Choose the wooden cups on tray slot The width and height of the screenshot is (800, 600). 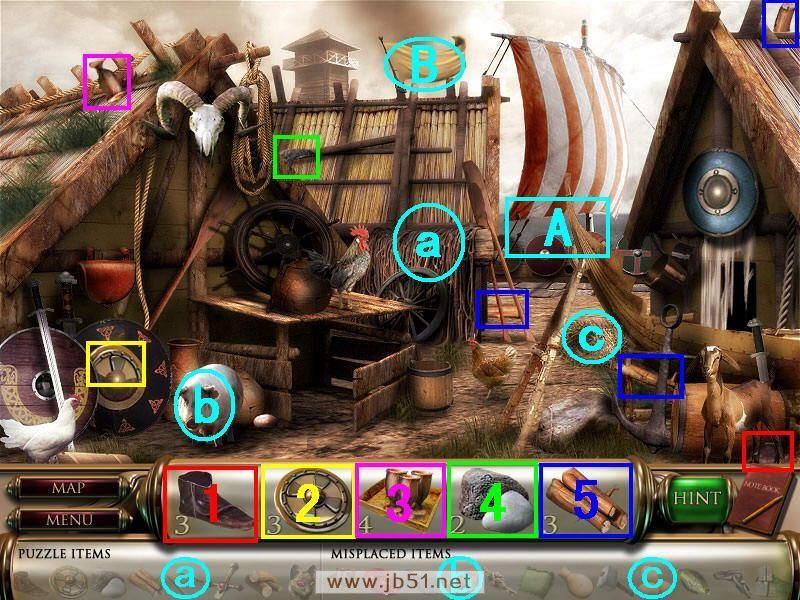point(399,503)
